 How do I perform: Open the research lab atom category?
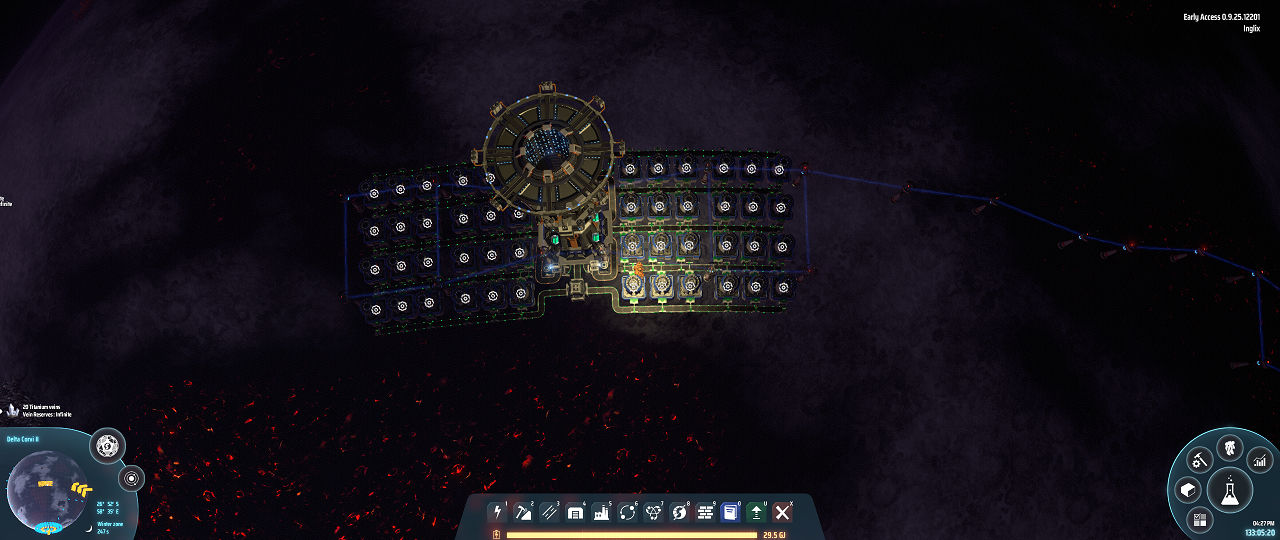(653, 512)
